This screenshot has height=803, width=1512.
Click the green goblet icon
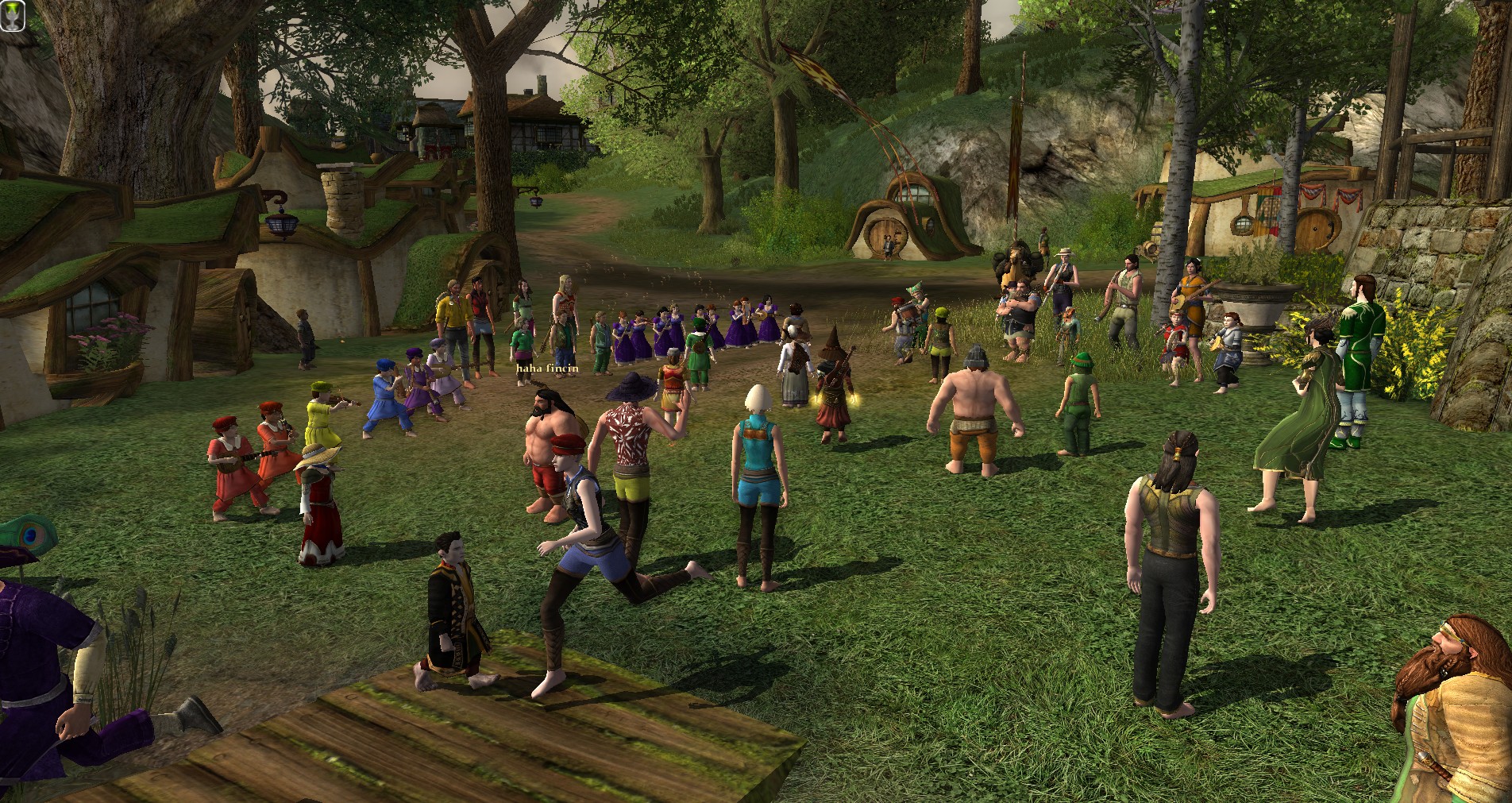coord(13,17)
